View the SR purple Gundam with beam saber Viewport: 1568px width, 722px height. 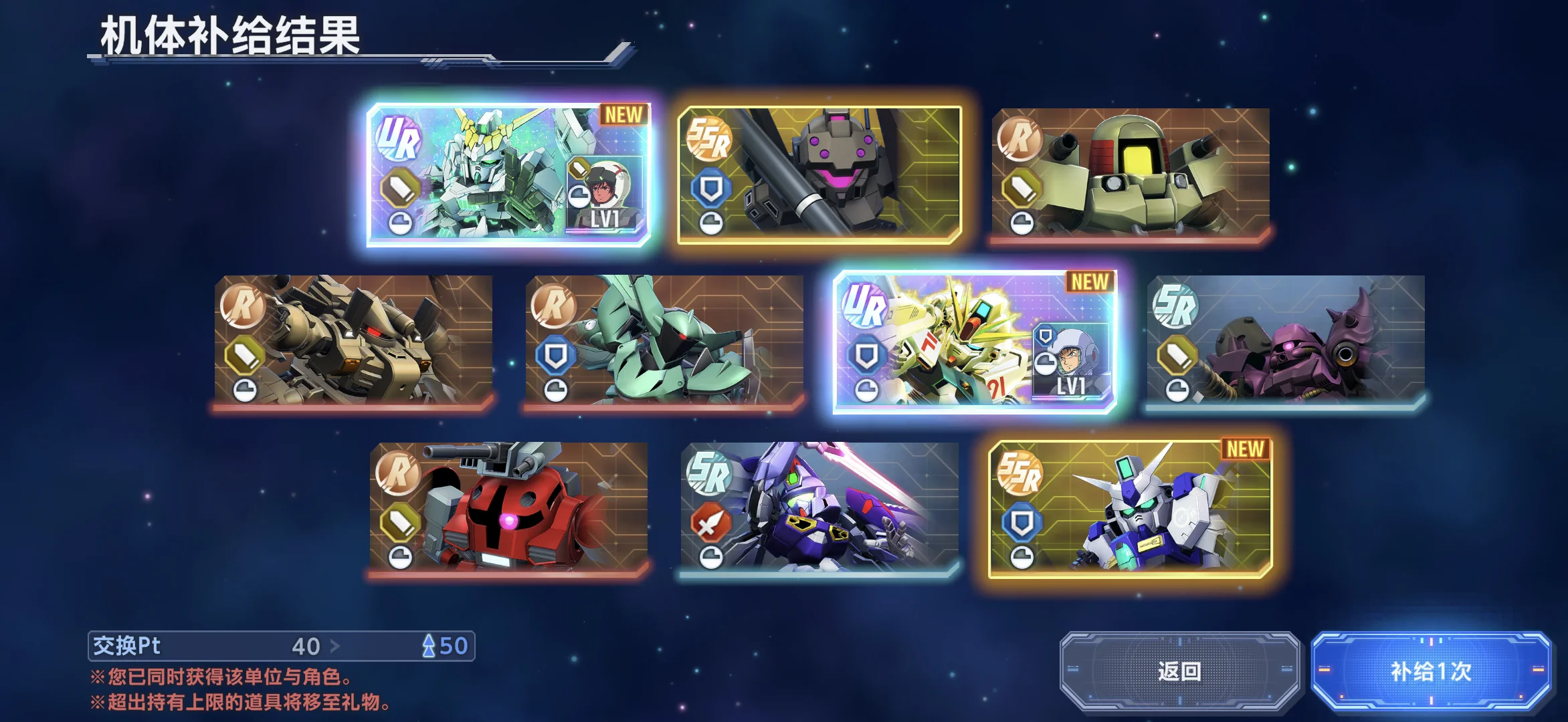coord(819,508)
